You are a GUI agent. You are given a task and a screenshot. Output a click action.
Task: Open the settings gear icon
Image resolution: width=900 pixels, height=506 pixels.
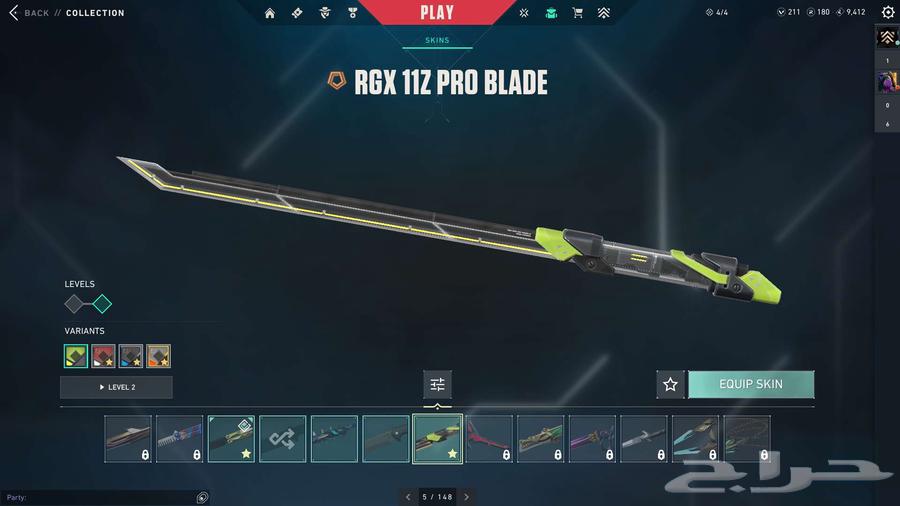pos(888,13)
